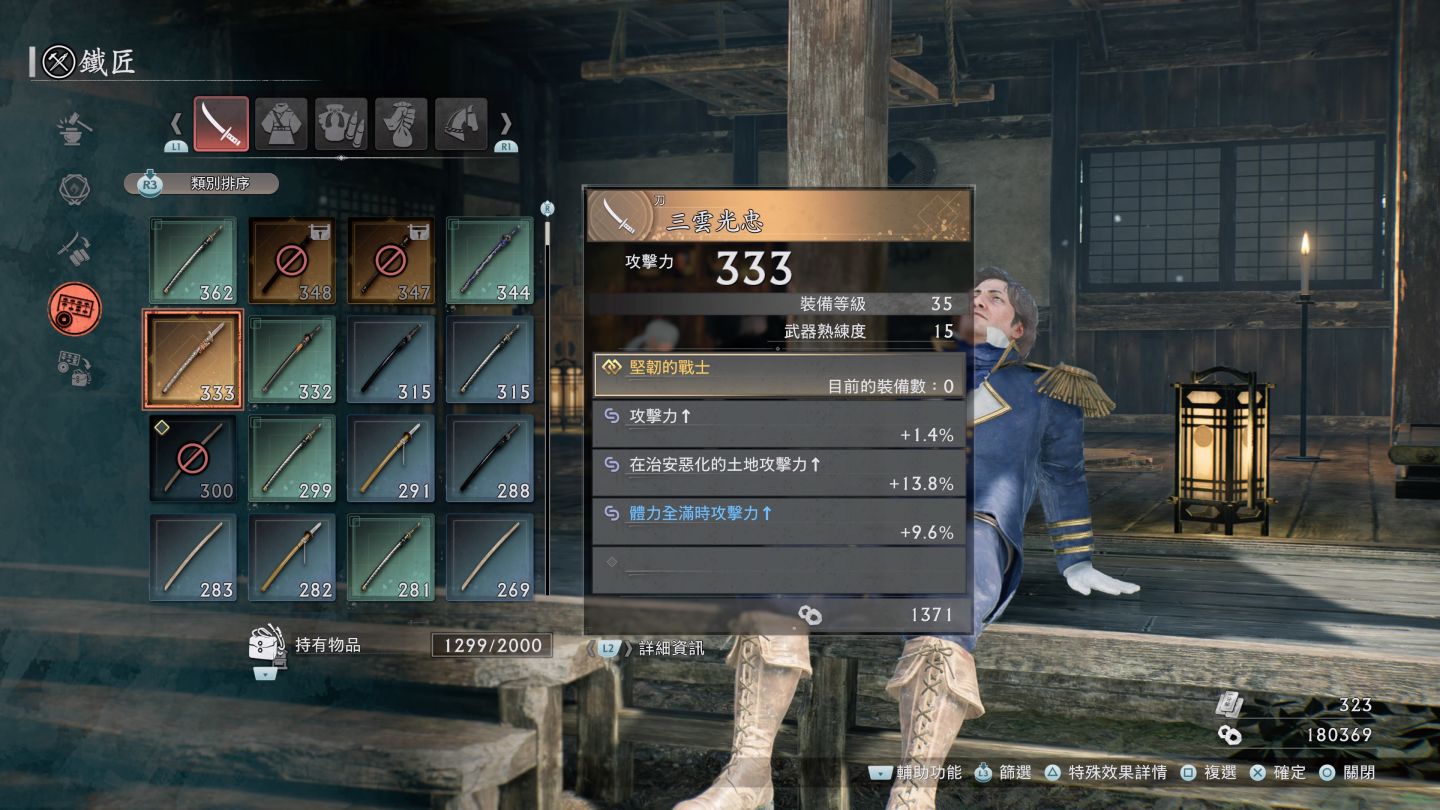This screenshot has height=810, width=1440.
Task: Select the katana weapon category tab
Action: click(221, 124)
